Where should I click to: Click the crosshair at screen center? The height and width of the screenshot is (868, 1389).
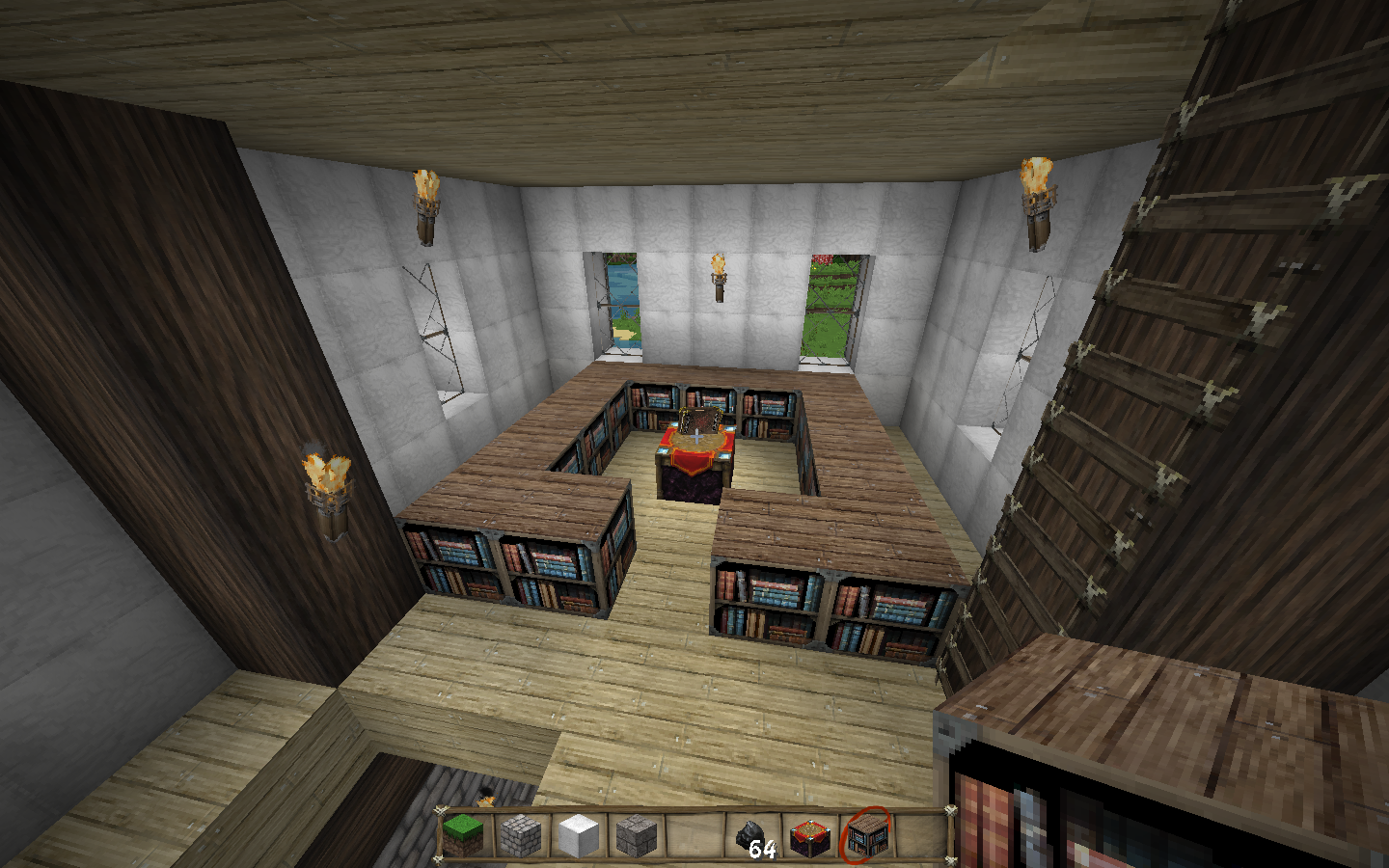coord(694,434)
